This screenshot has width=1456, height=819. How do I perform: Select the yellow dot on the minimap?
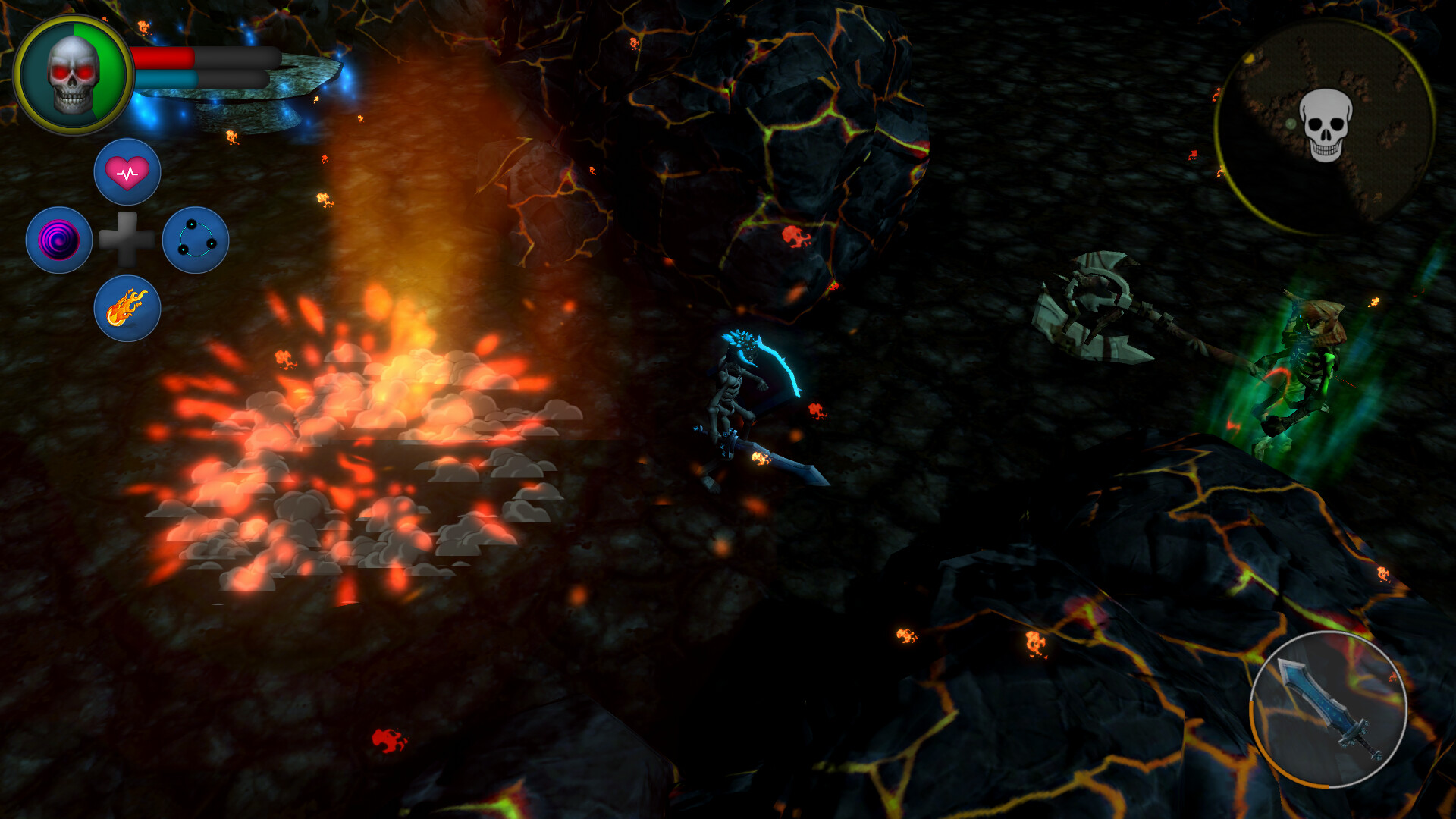(1250, 58)
